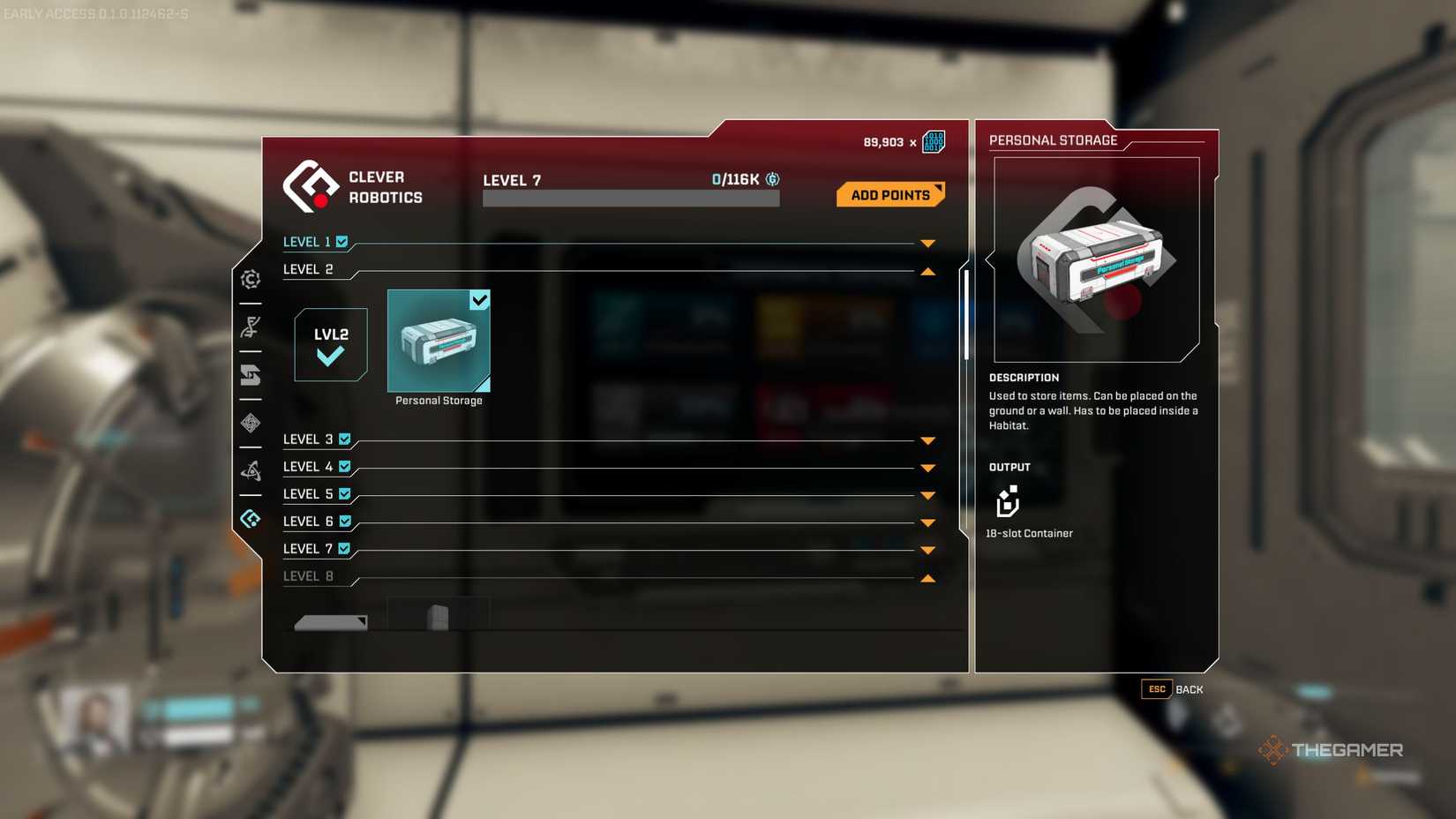1456x819 pixels.
Task: Open the DNA-styled research category in the sidebar
Action: 251,327
